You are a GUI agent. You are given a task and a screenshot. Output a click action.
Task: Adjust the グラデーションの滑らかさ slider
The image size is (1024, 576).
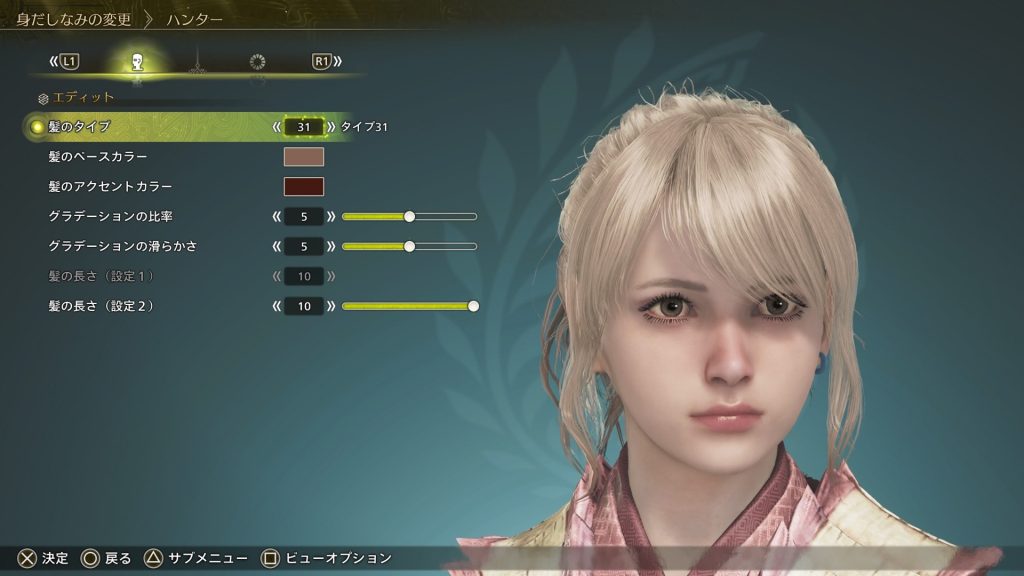(409, 246)
